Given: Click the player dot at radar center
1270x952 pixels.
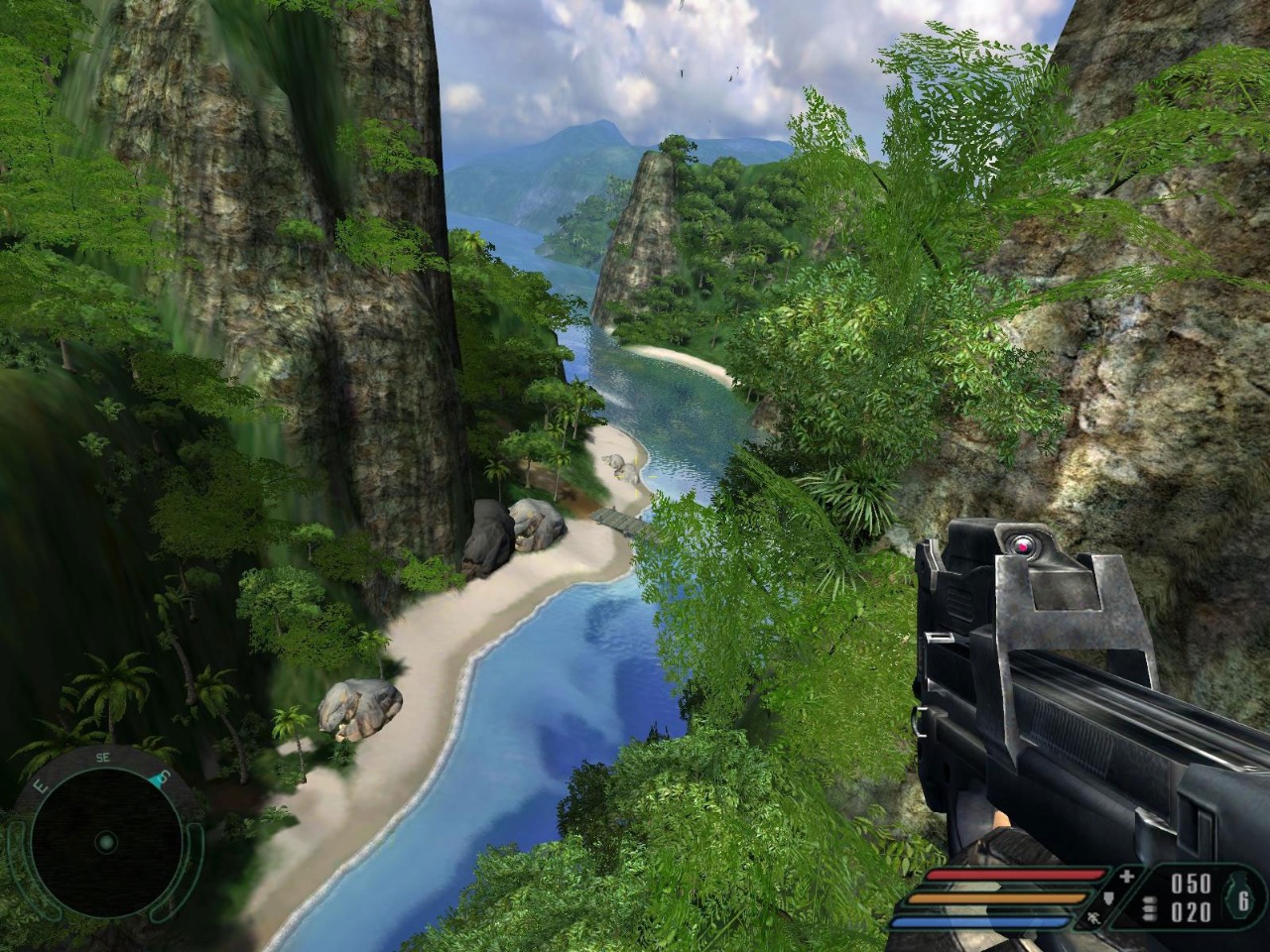Looking at the screenshot, I should click(105, 843).
